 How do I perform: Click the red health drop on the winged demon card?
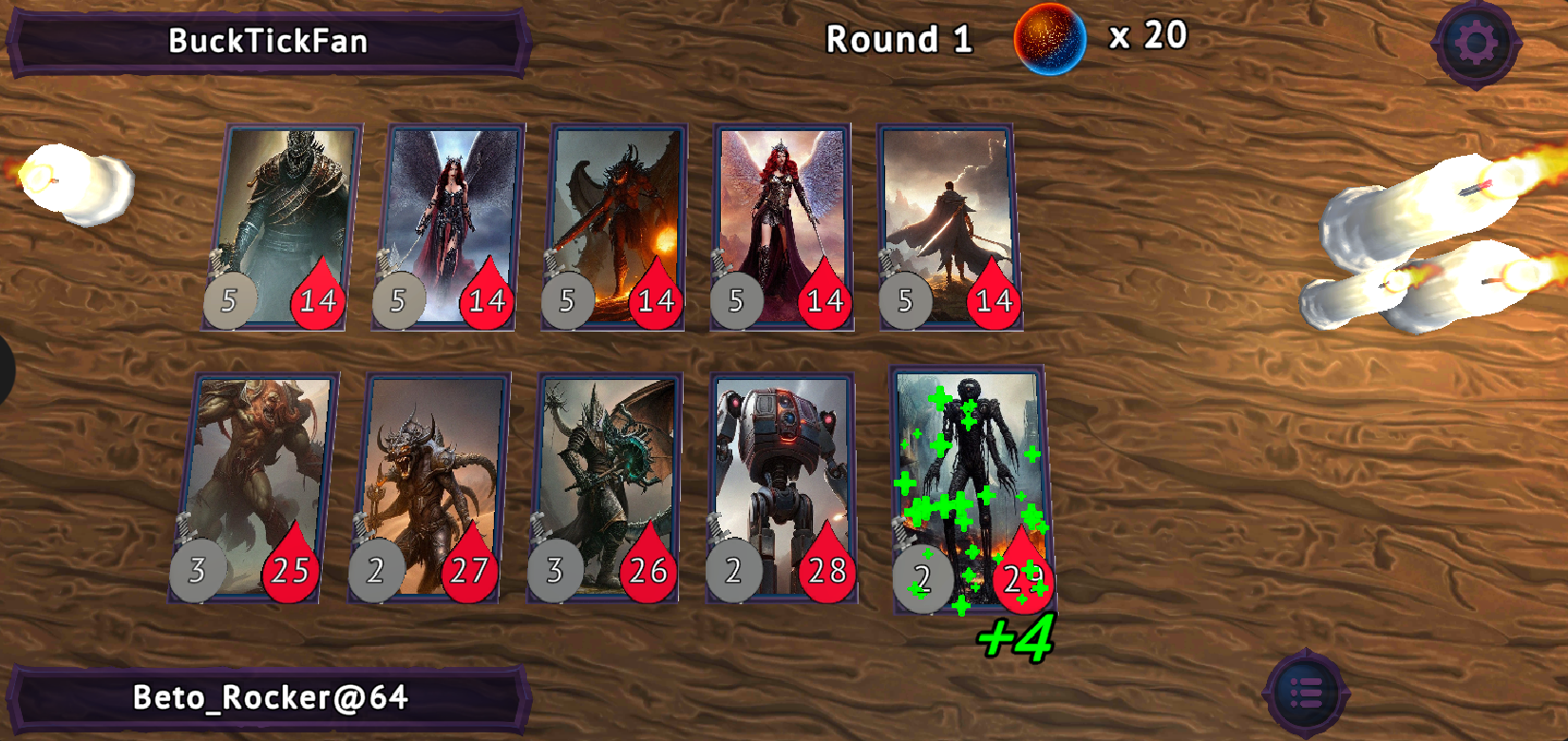click(x=656, y=303)
